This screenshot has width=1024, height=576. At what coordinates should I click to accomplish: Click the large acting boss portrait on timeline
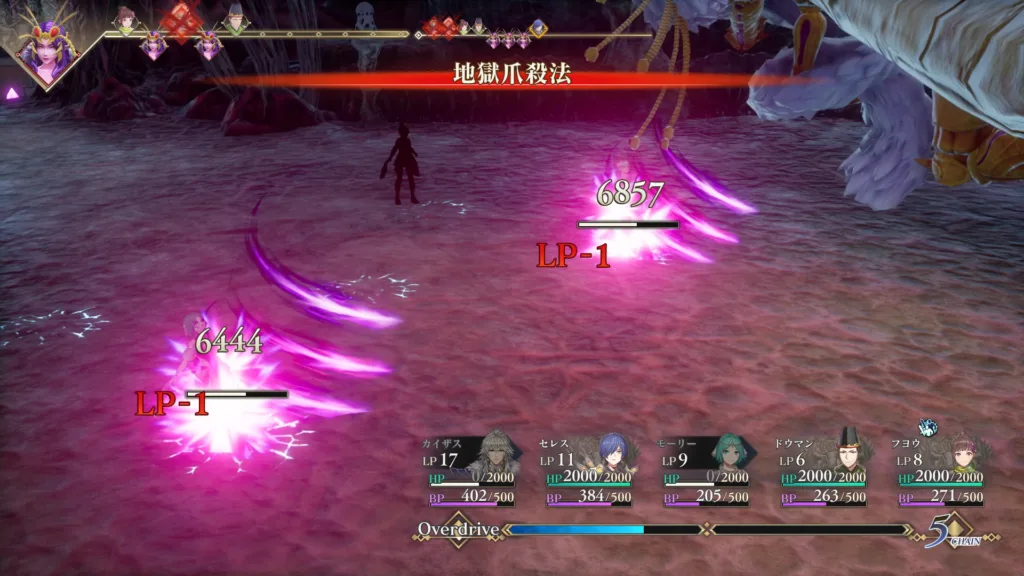(46, 50)
